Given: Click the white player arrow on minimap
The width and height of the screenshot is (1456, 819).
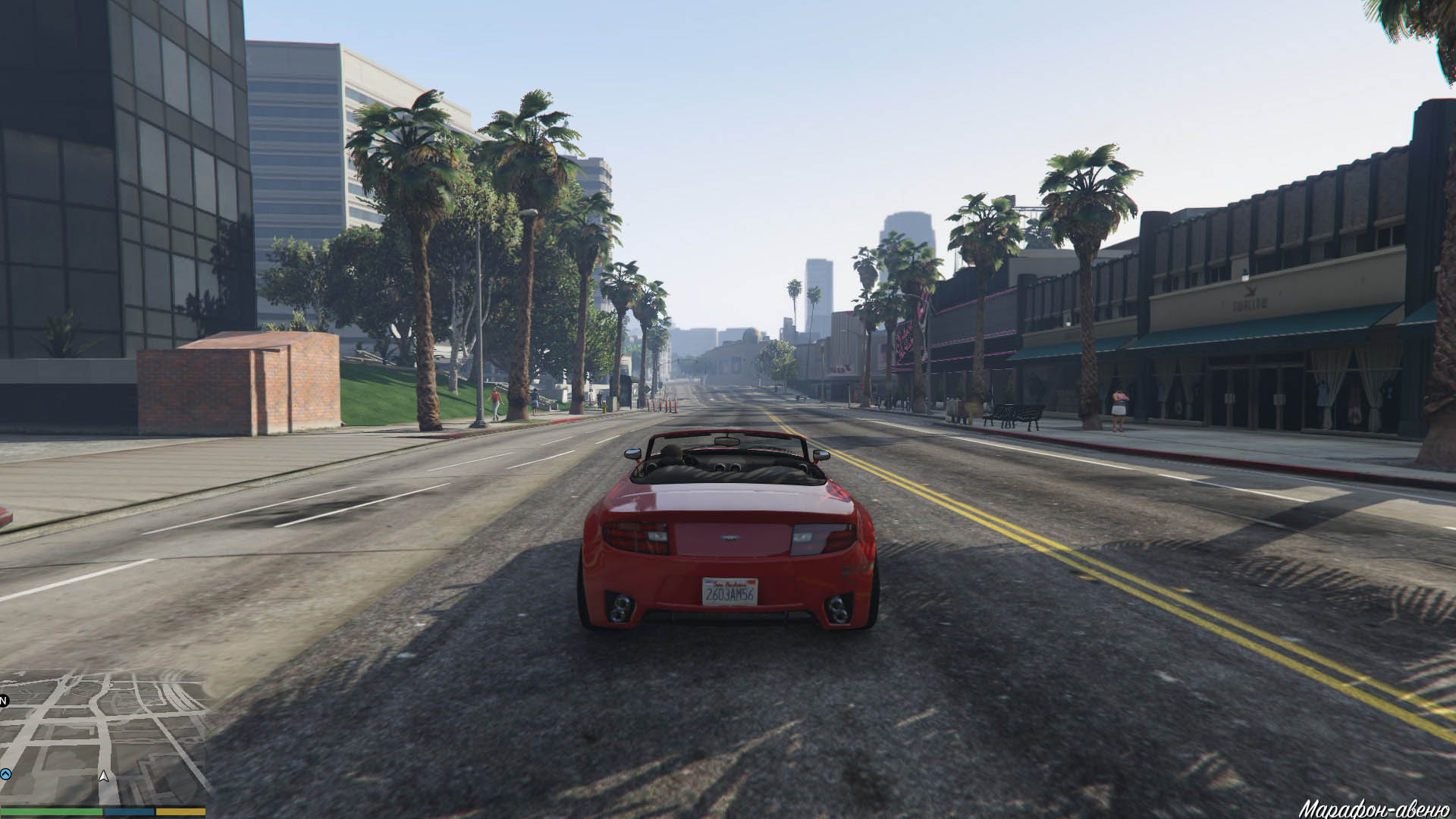Looking at the screenshot, I should [x=104, y=777].
